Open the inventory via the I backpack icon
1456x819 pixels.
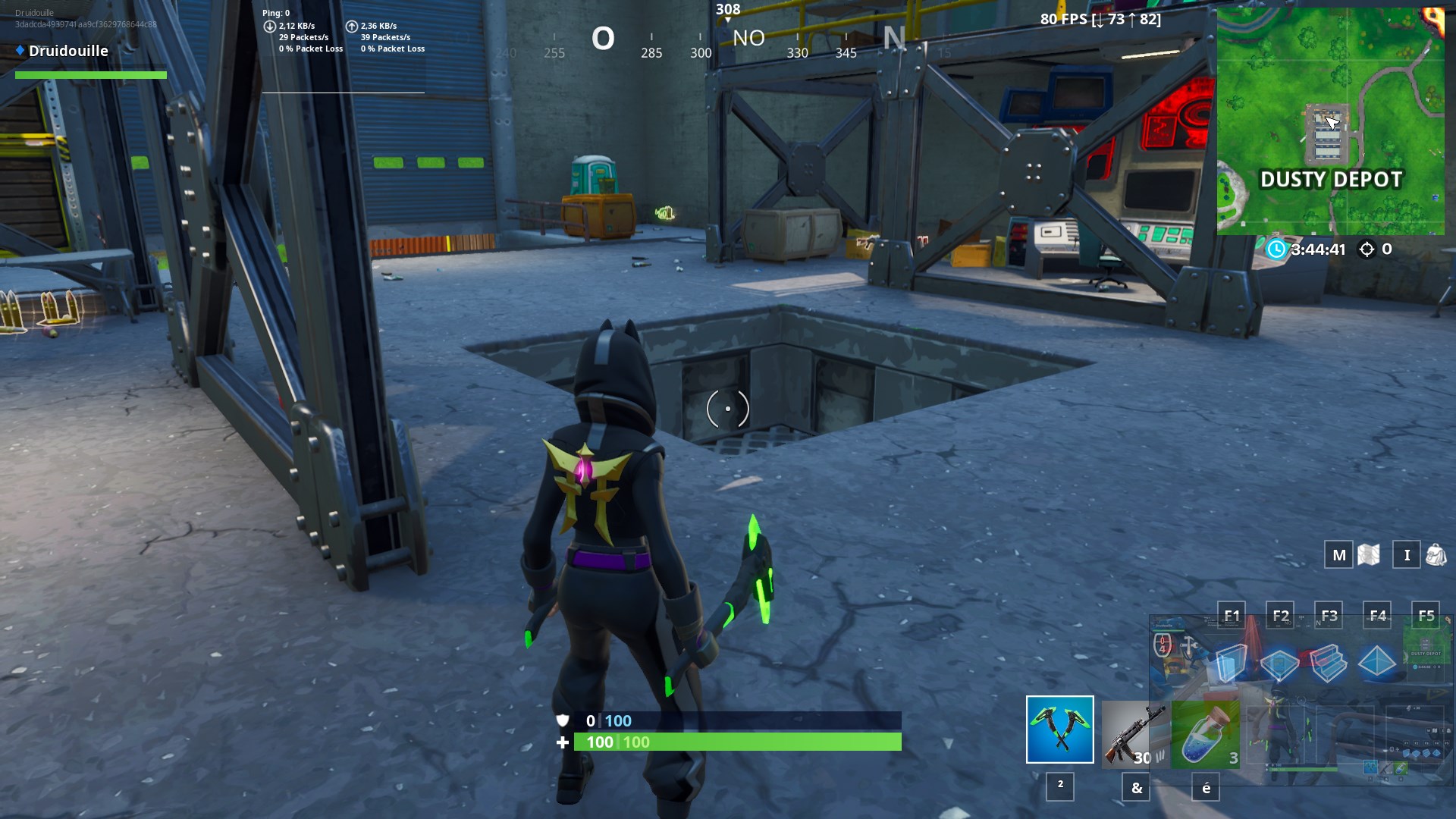pyautogui.click(x=1407, y=554)
